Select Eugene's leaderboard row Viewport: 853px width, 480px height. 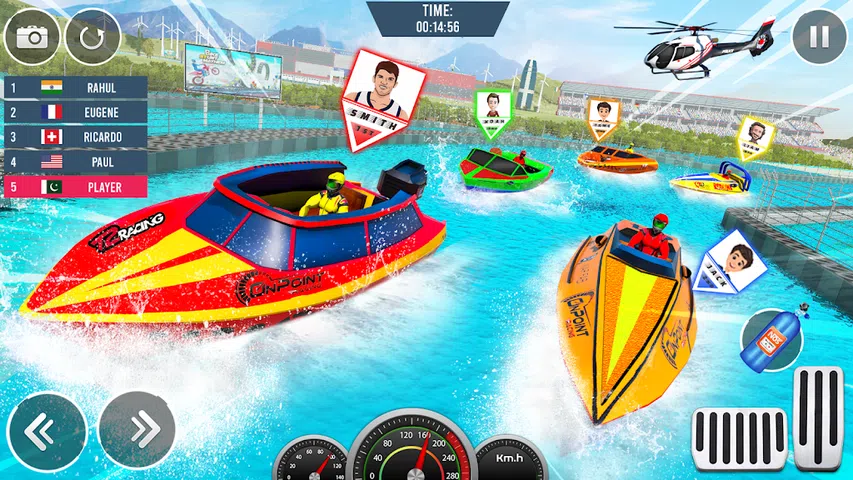coord(75,112)
